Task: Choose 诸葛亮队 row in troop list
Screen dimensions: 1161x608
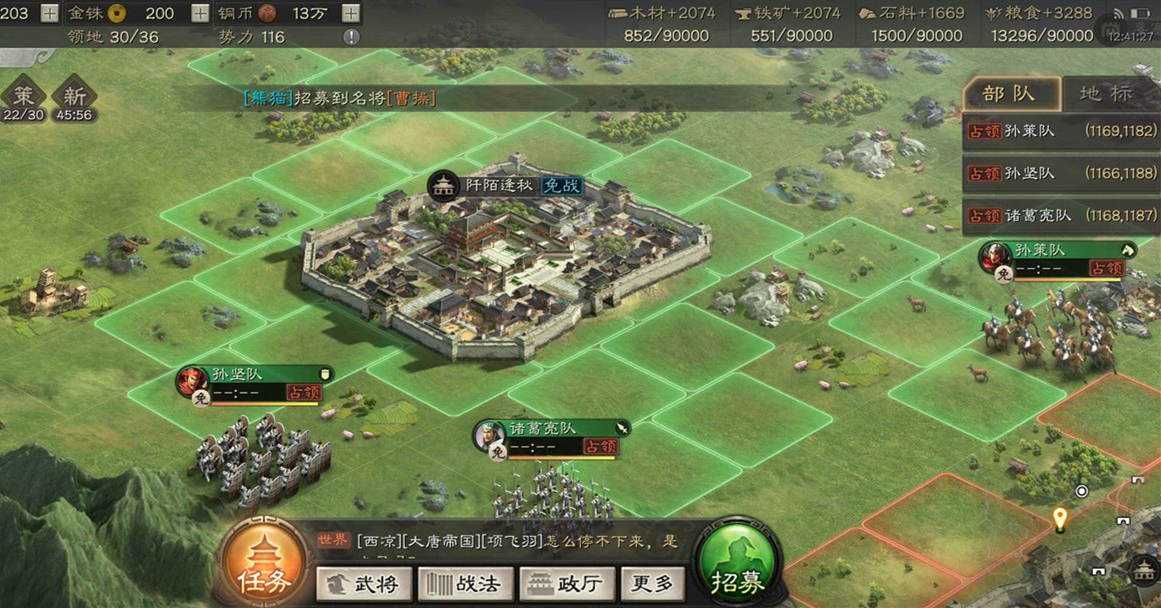Action: coord(1061,216)
